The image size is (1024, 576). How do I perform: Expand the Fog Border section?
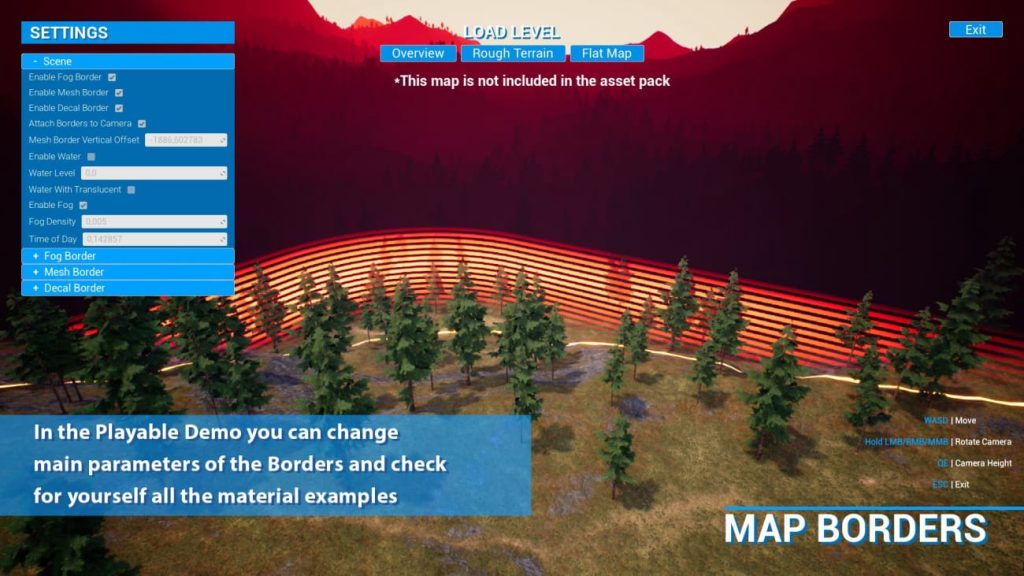point(128,256)
